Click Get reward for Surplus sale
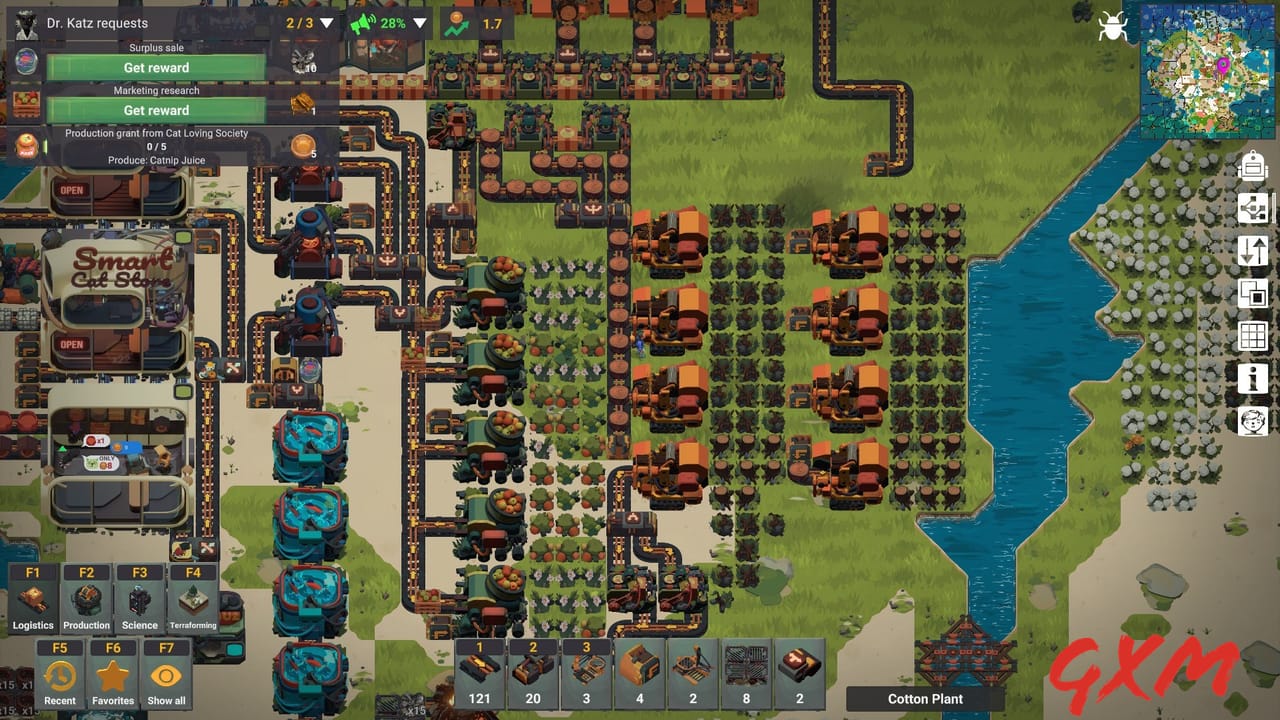1280x720 pixels. [155, 67]
